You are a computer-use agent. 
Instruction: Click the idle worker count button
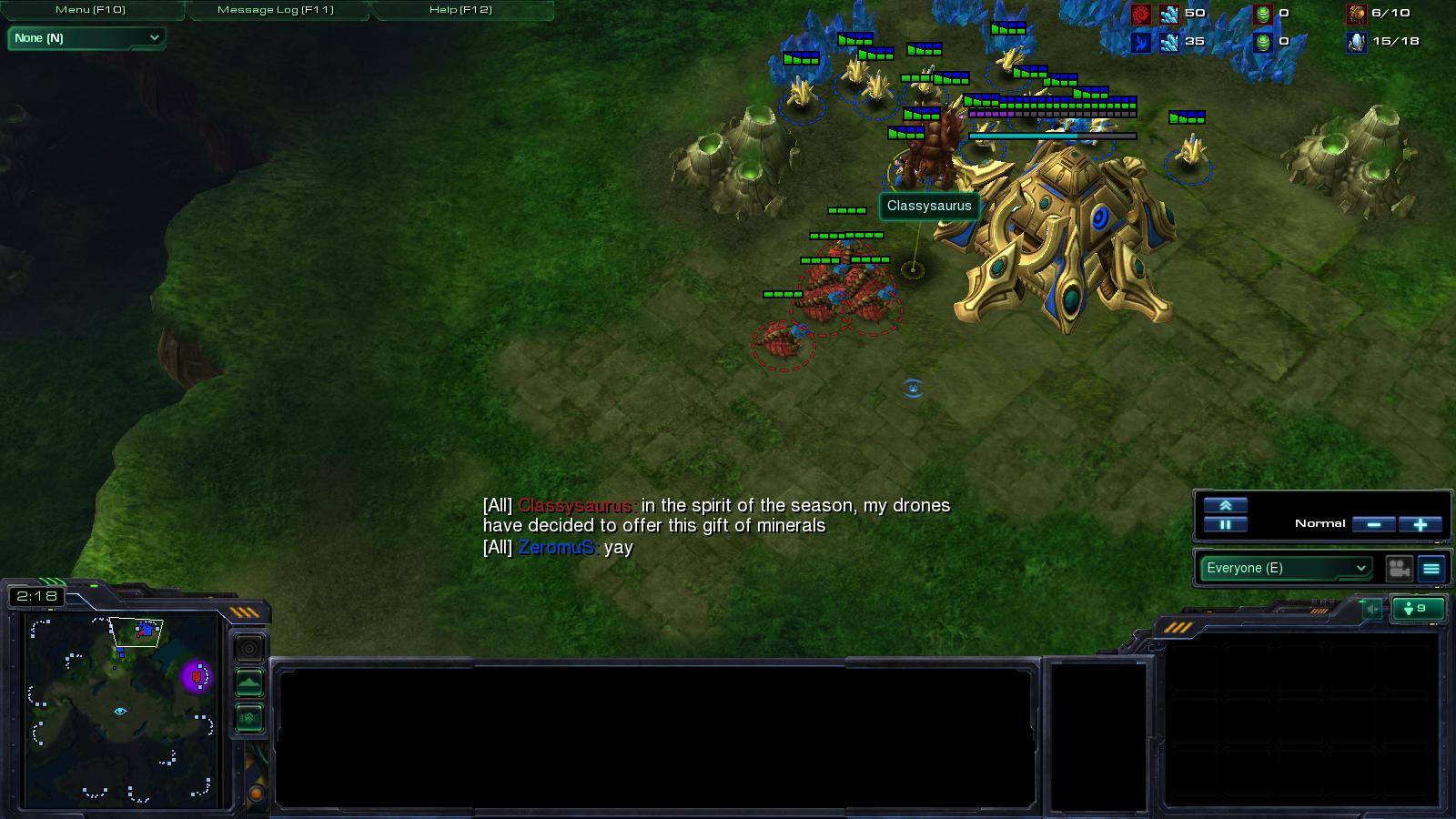pos(1418,608)
